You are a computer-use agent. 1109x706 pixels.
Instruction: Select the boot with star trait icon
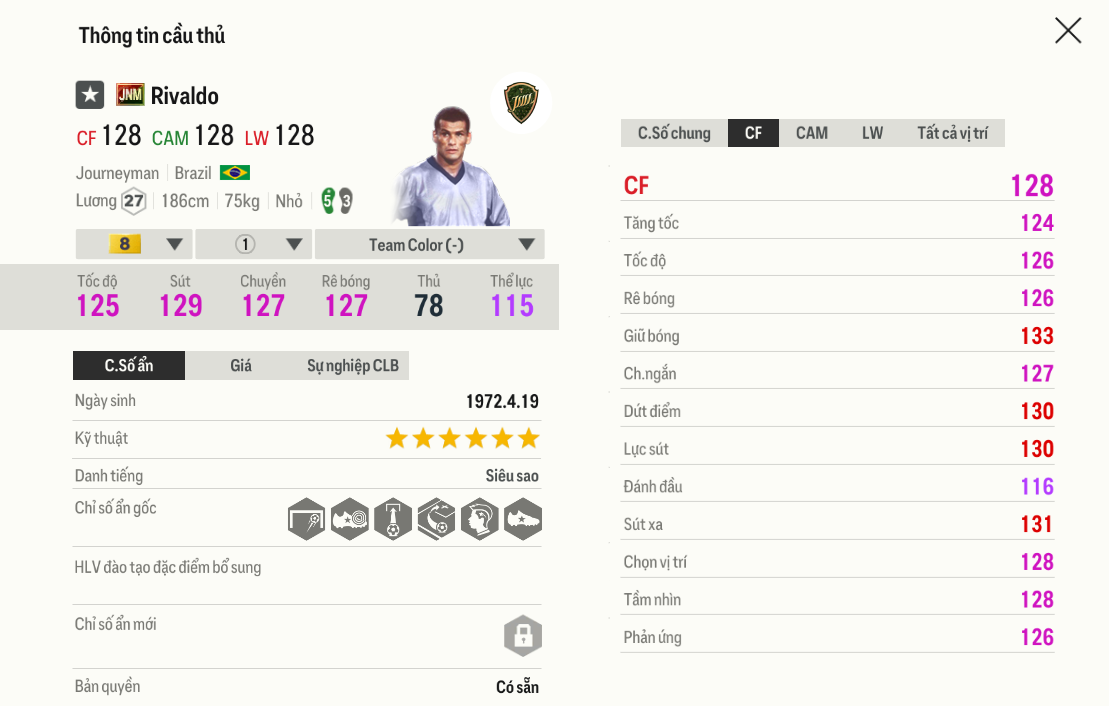[x=522, y=520]
